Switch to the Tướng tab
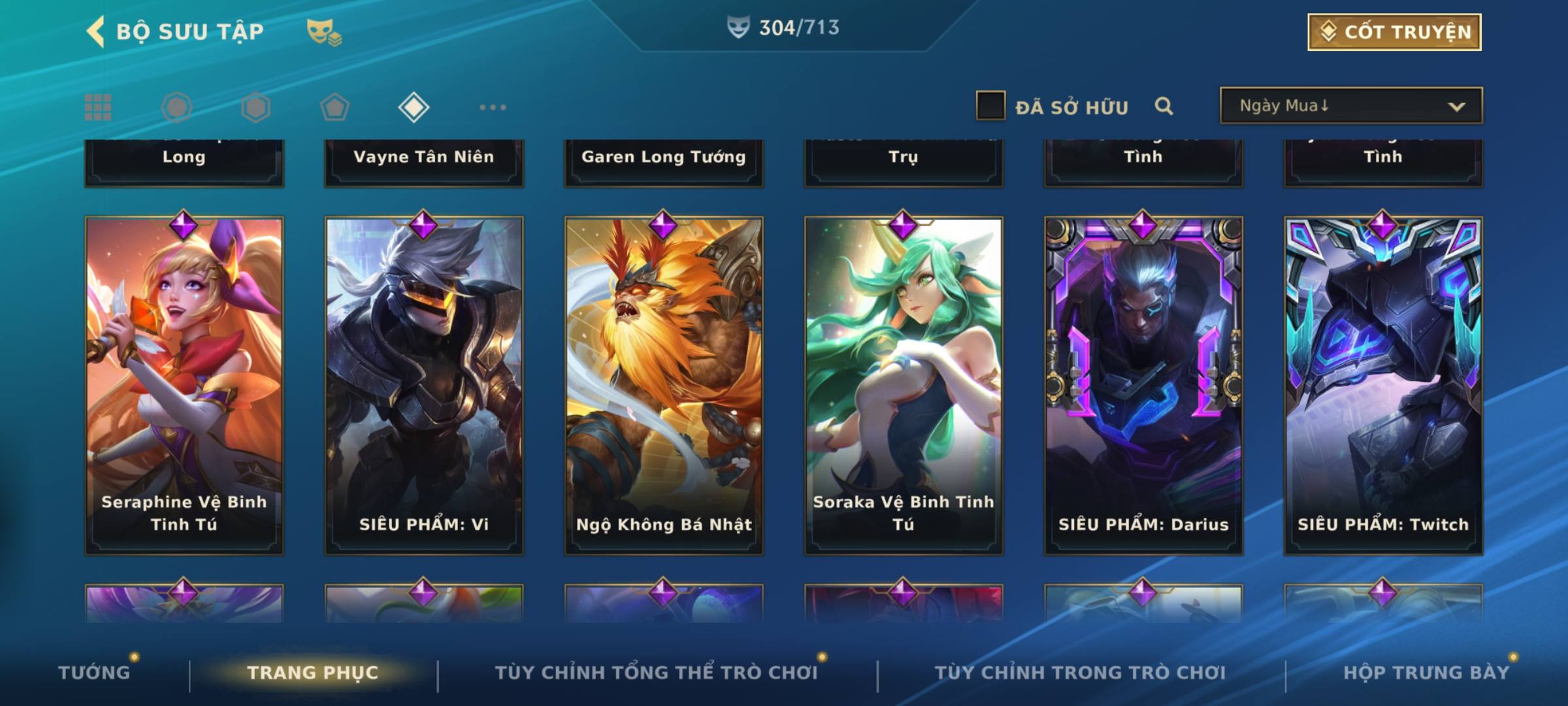Viewport: 1568px width, 706px height. tap(94, 673)
